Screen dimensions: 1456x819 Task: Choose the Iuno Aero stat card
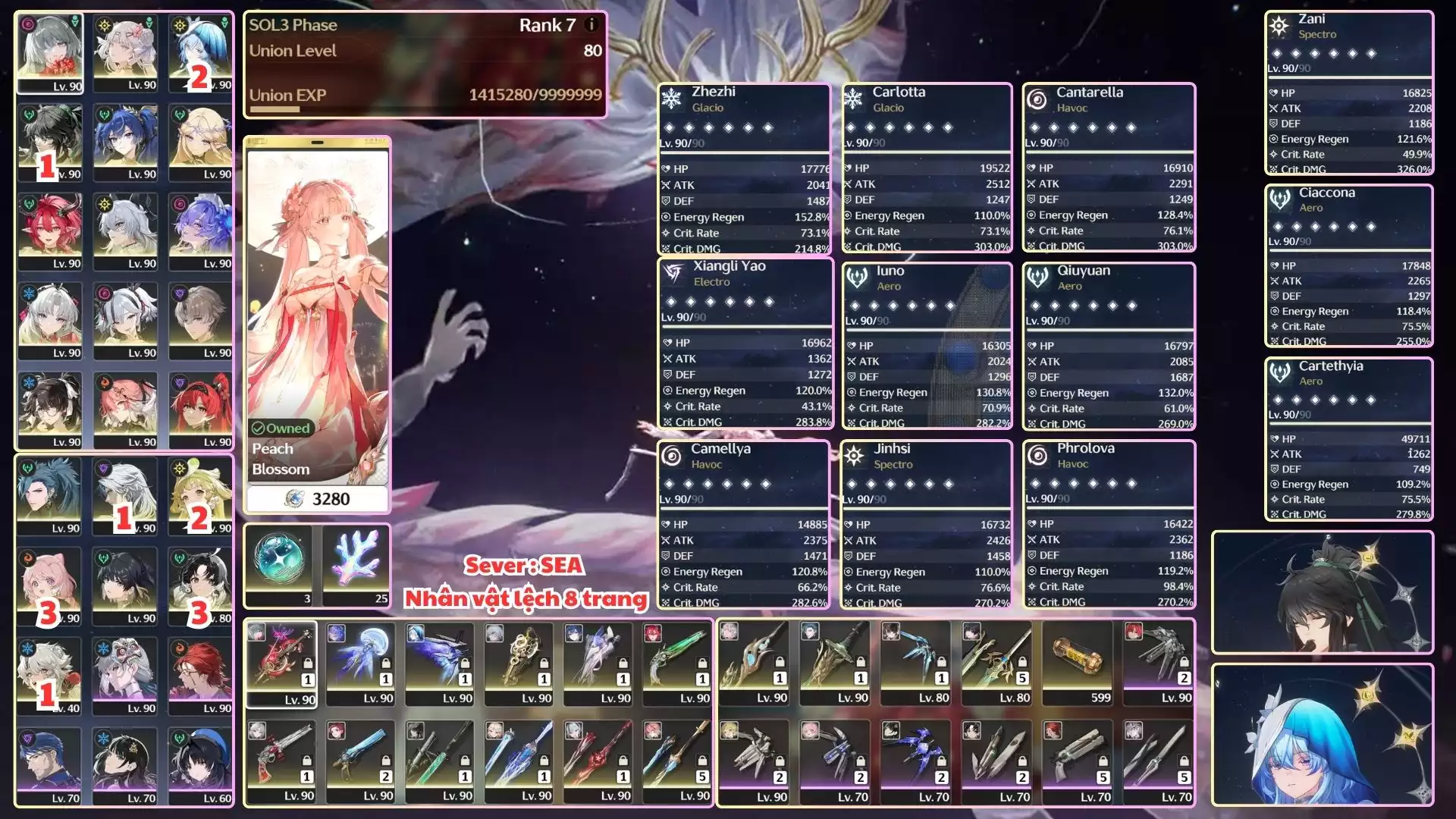pos(927,346)
